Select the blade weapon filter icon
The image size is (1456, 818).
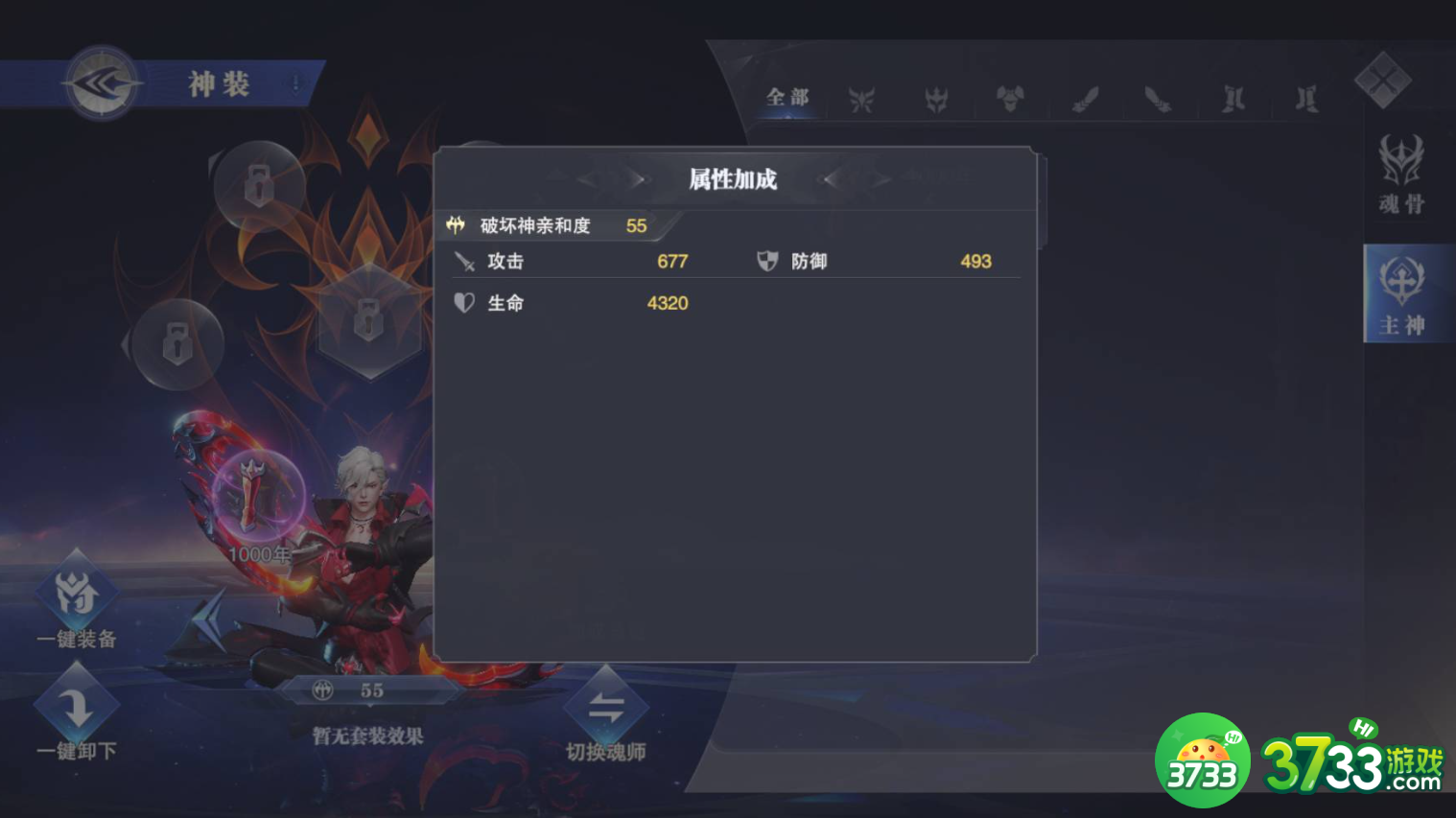tap(1156, 99)
